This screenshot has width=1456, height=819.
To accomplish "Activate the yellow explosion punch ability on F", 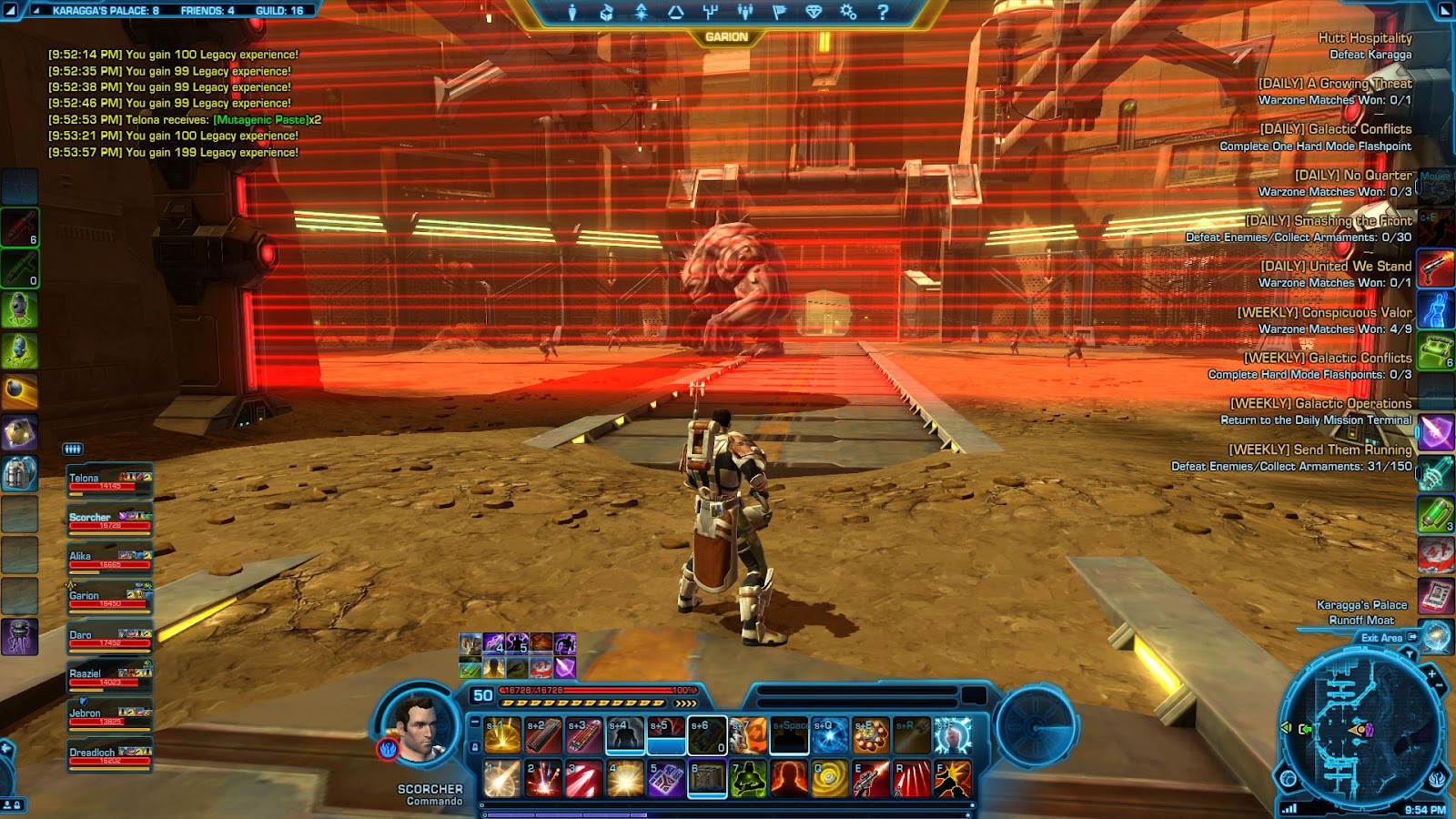I will point(953,779).
